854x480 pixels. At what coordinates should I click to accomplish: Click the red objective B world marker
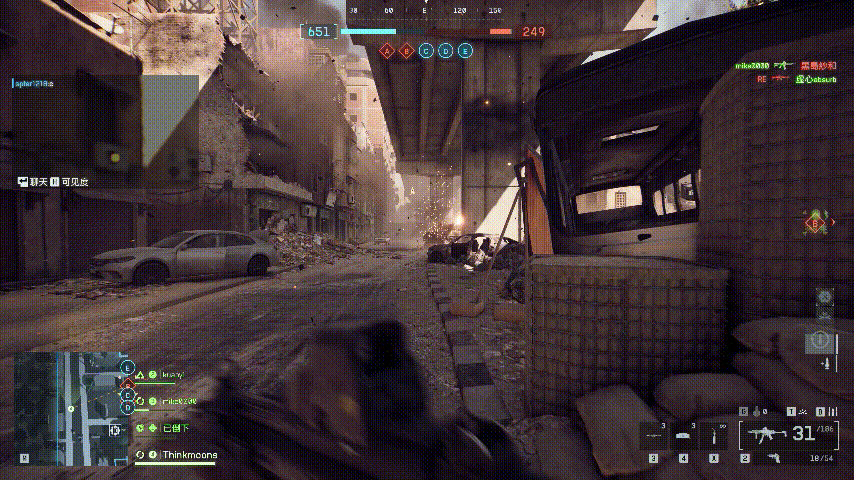pyautogui.click(x=816, y=222)
